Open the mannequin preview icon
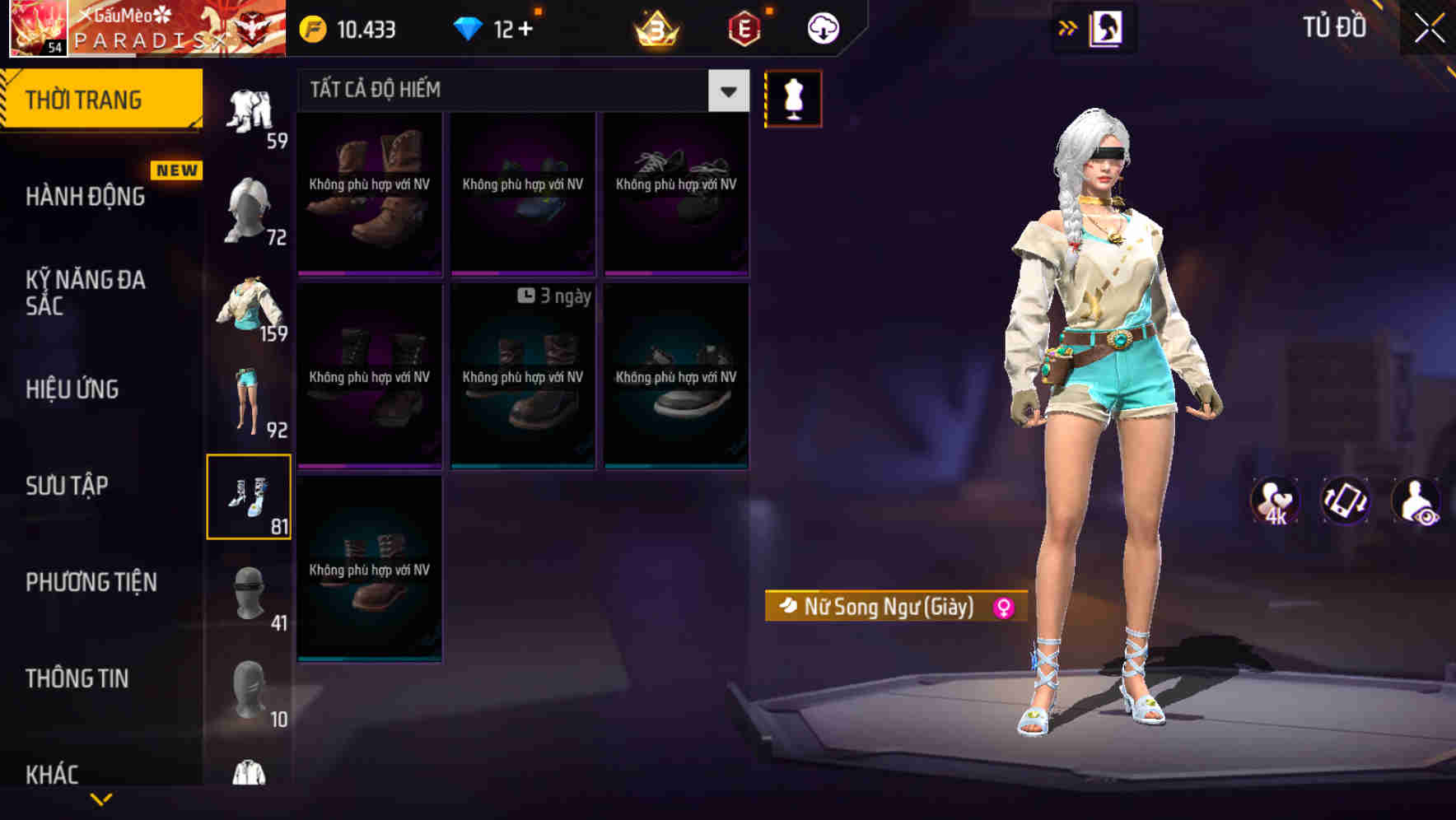1456x820 pixels. tap(793, 97)
